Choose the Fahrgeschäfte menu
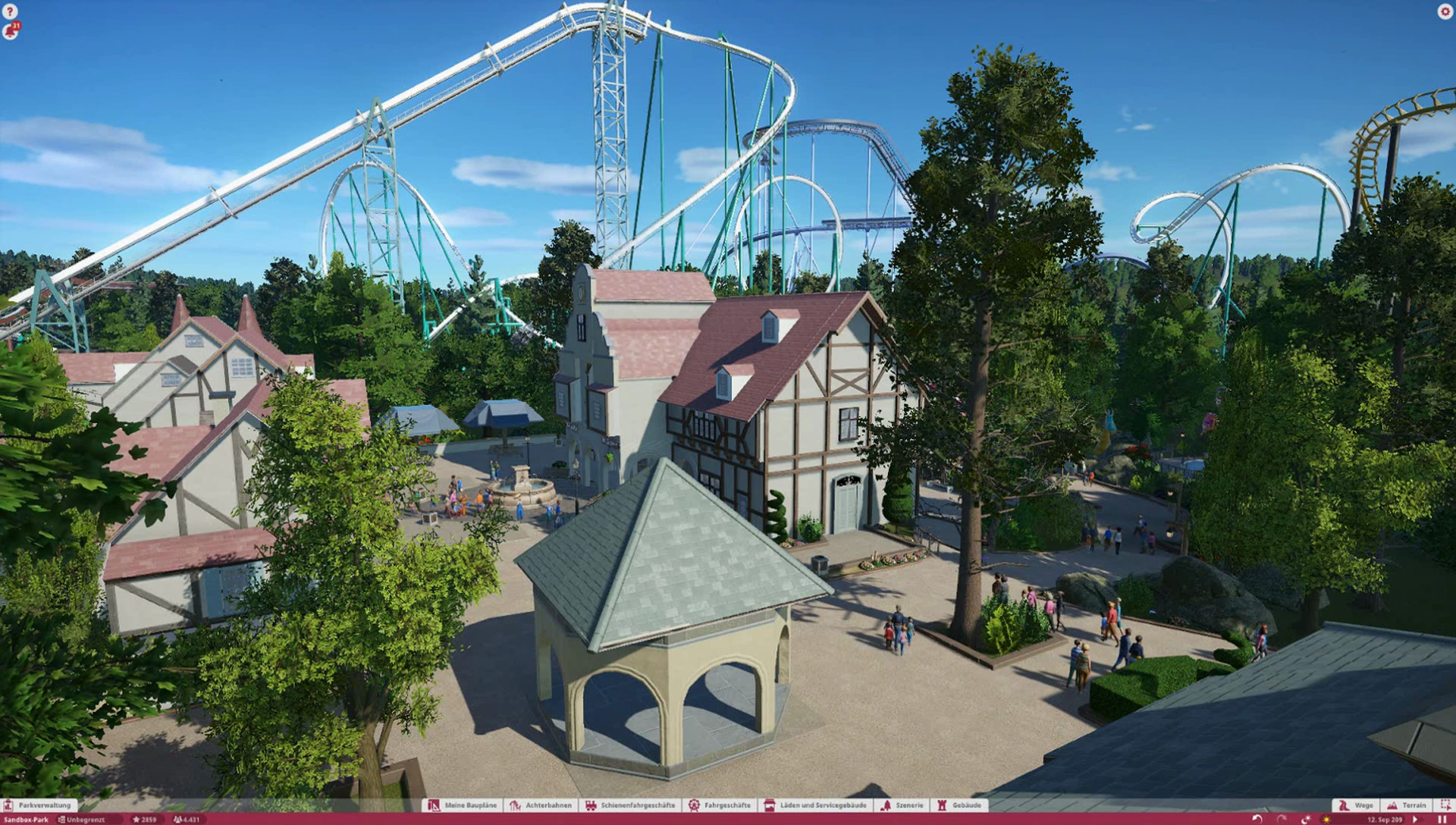This screenshot has width=1456, height=825. click(720, 805)
